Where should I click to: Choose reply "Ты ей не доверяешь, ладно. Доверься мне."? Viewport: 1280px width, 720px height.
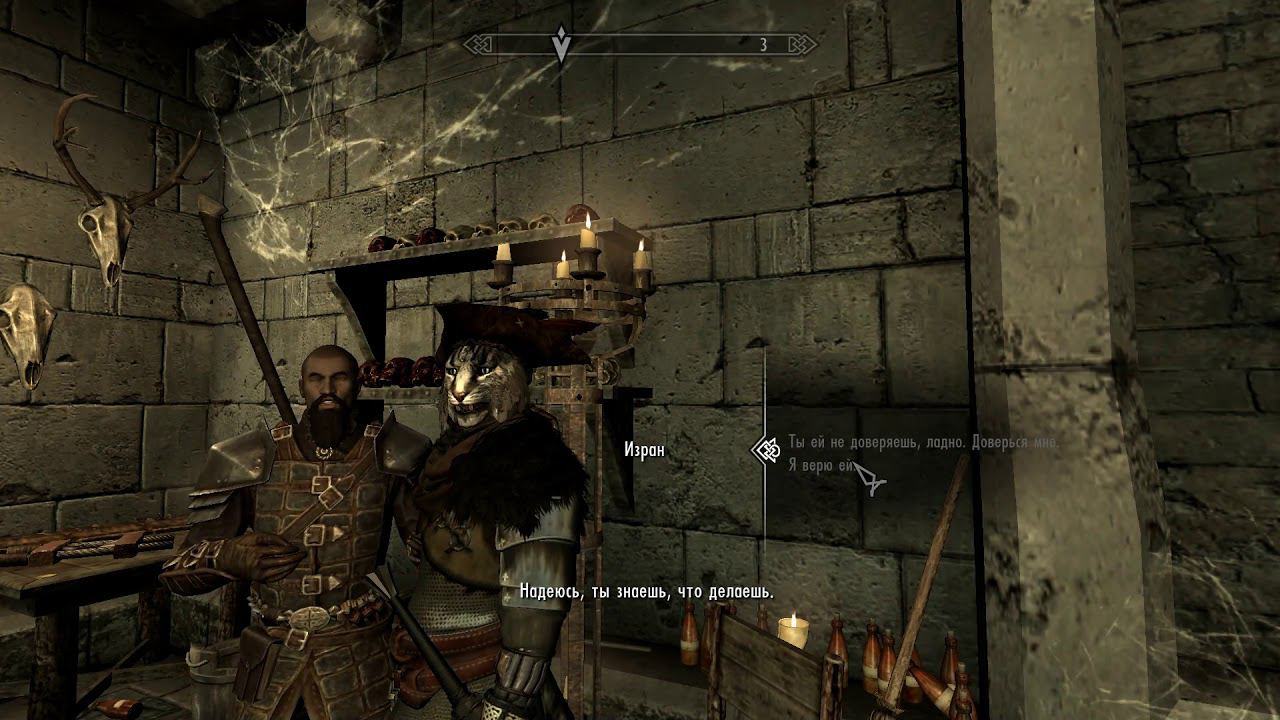point(922,442)
